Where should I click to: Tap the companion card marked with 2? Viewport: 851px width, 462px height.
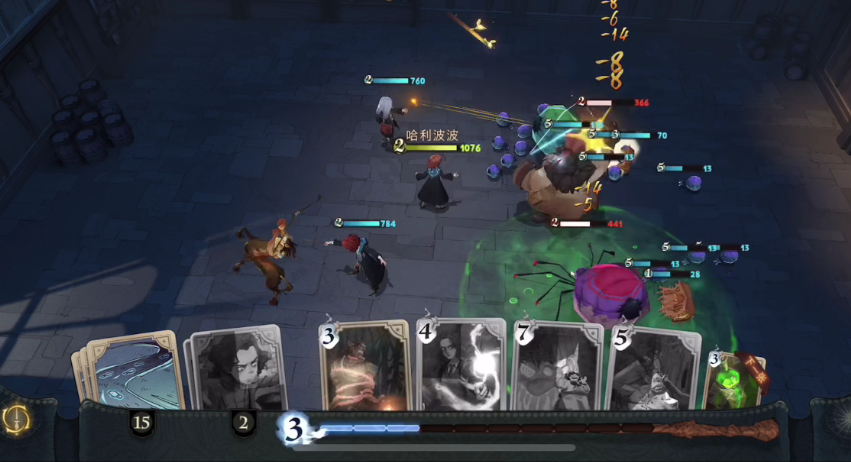(x=236, y=370)
